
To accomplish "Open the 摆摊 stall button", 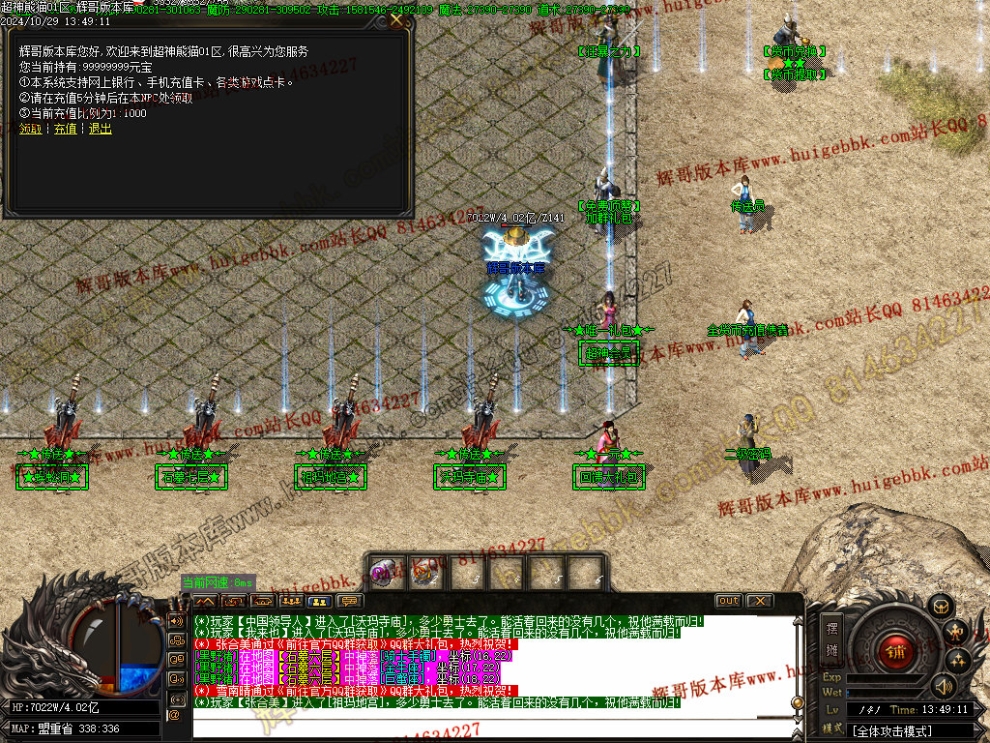I will [x=832, y=639].
